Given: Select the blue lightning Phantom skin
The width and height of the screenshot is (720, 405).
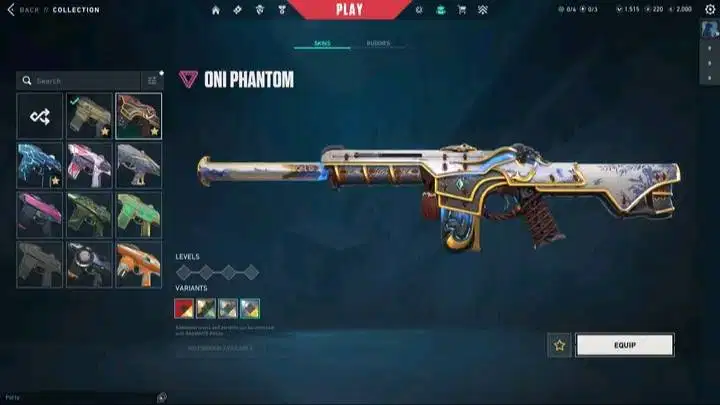Looking at the screenshot, I should [x=39, y=165].
